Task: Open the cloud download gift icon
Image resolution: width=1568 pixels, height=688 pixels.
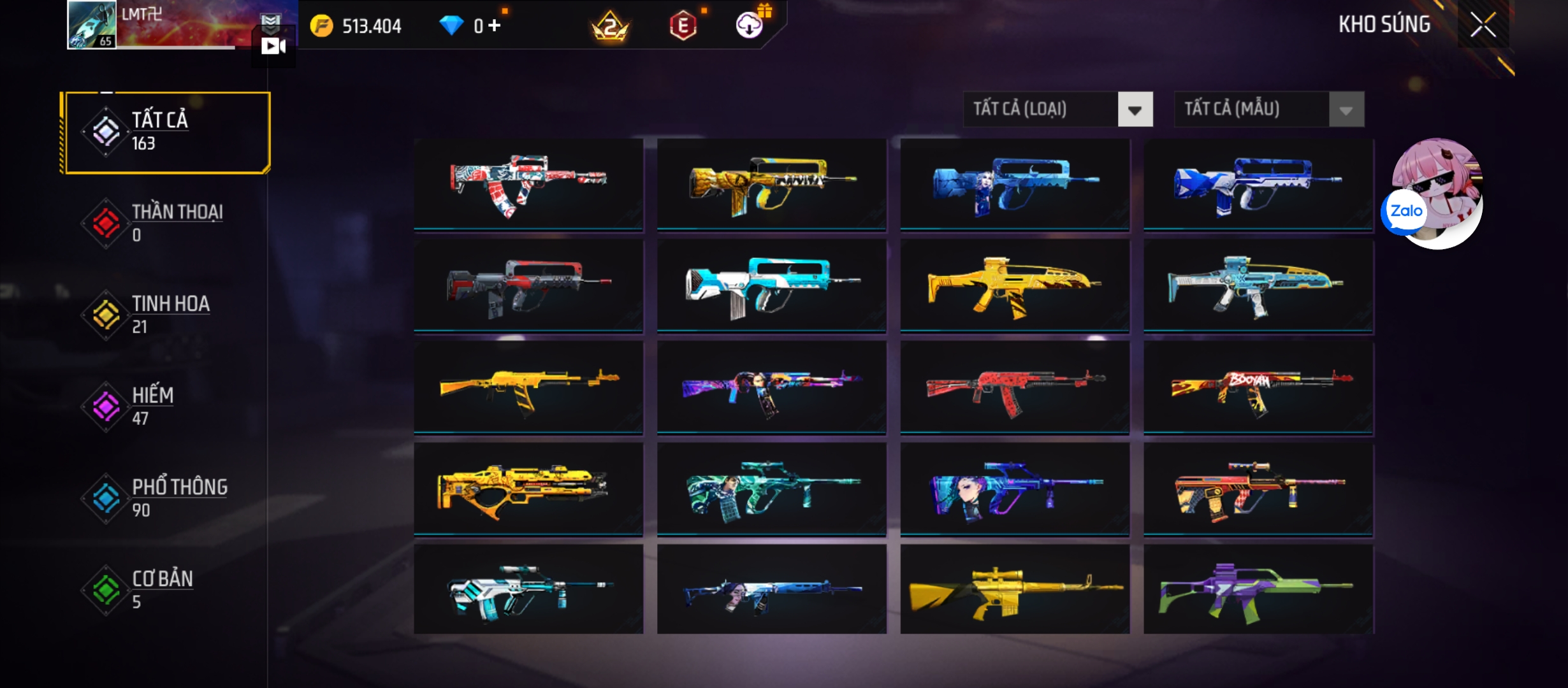Action: click(x=750, y=25)
